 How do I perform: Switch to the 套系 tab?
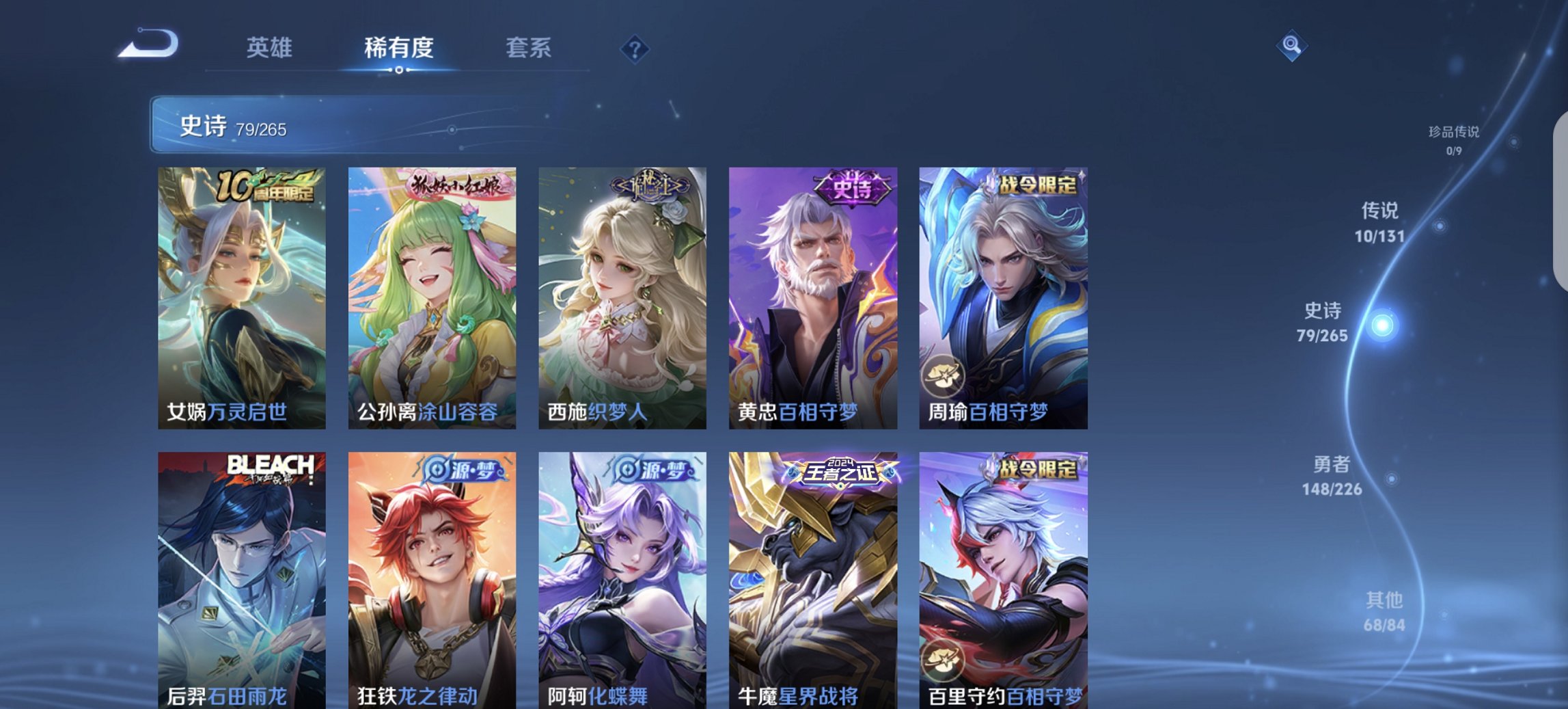click(529, 49)
